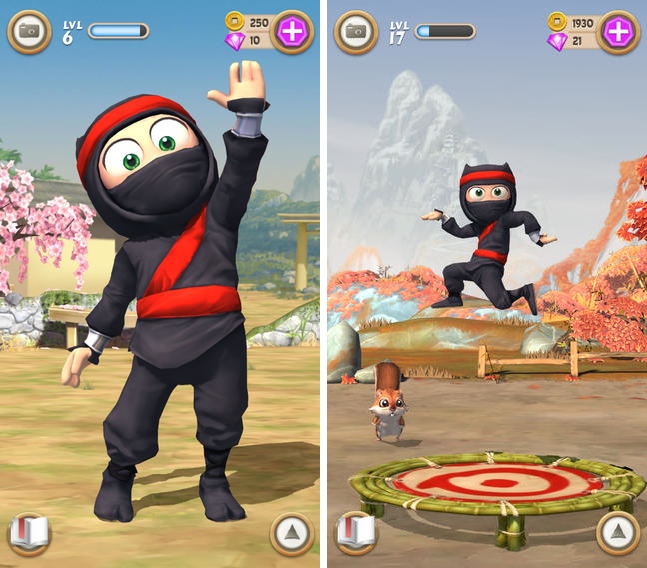Tap the purple plus button beside 250 coins
The height and width of the screenshot is (568, 647).
(292, 32)
